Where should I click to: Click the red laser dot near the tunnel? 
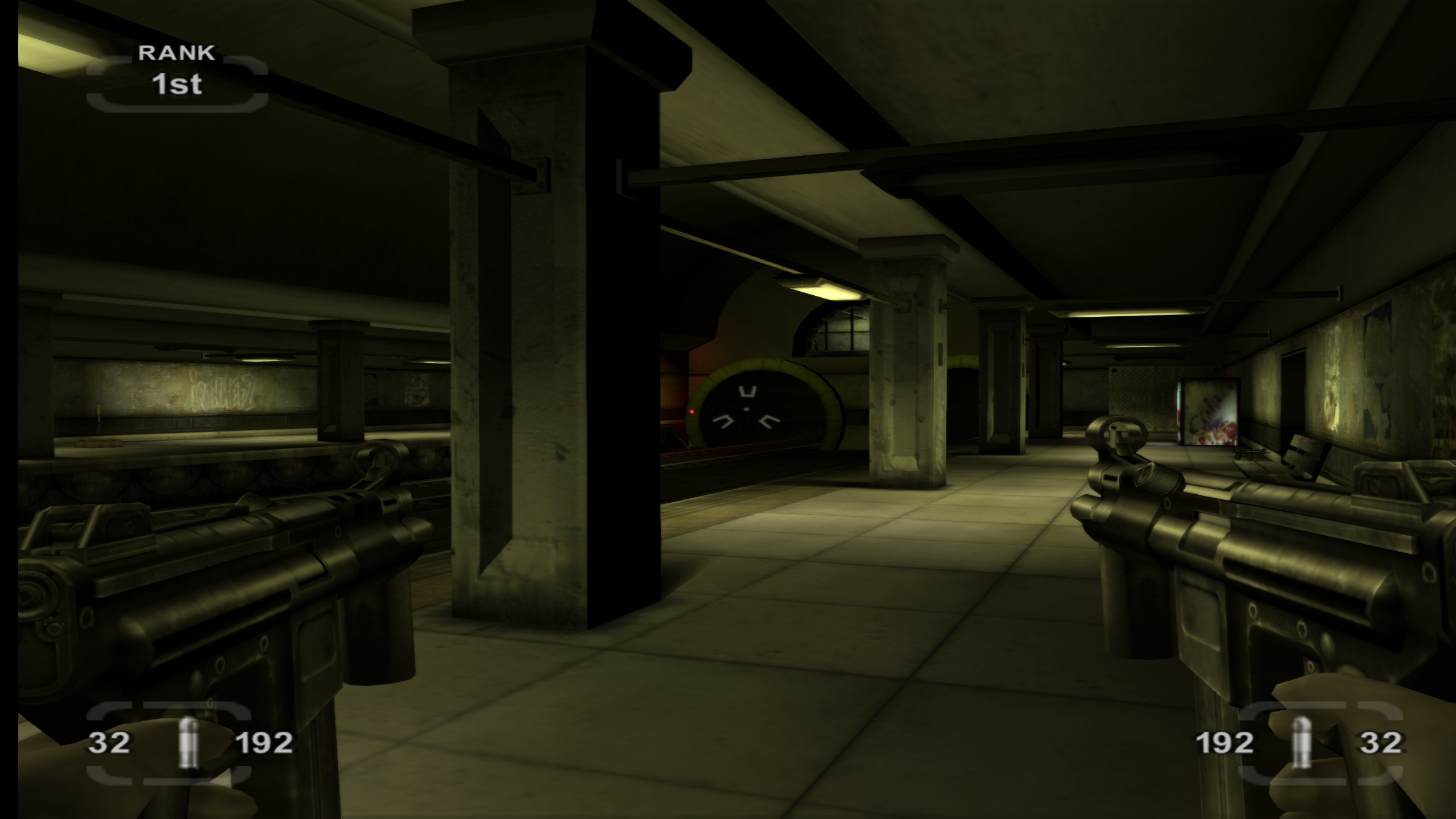[x=691, y=412]
